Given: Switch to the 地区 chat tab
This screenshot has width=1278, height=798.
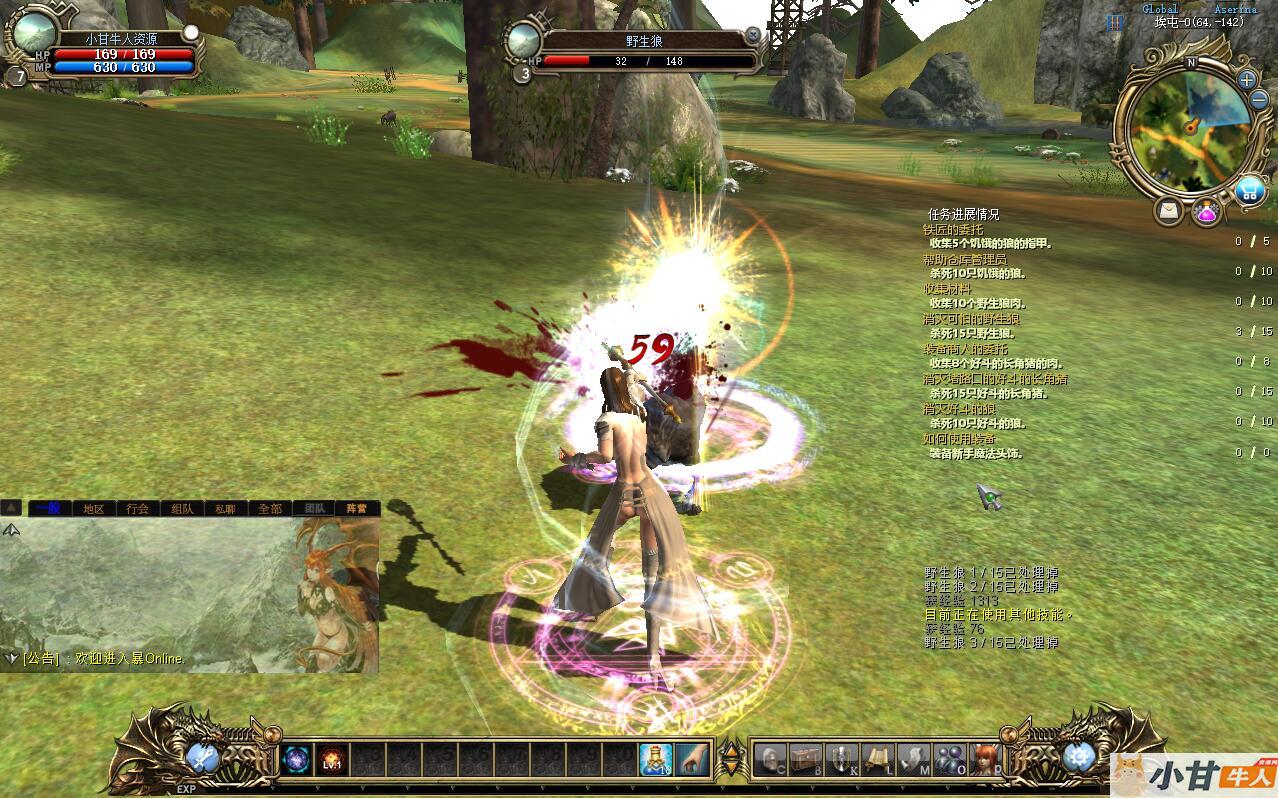Looking at the screenshot, I should click(93, 508).
